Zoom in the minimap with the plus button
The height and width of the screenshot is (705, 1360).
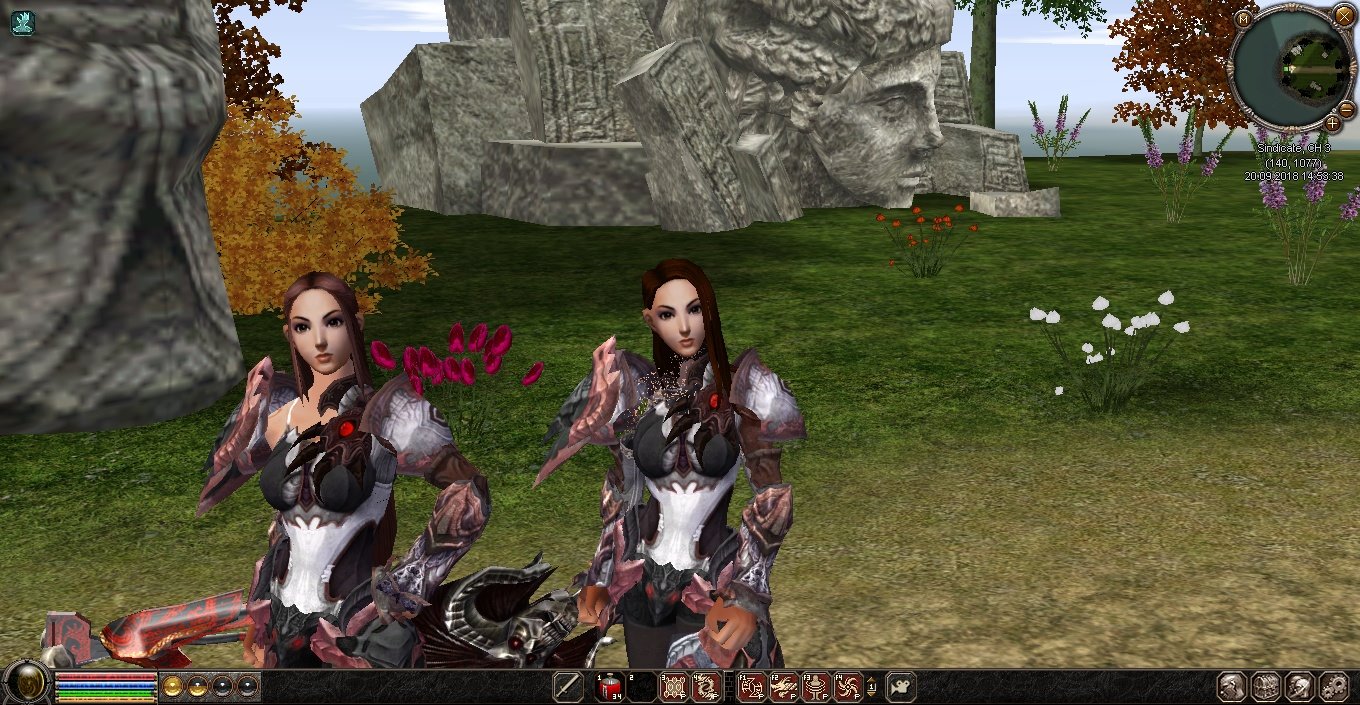click(1332, 123)
